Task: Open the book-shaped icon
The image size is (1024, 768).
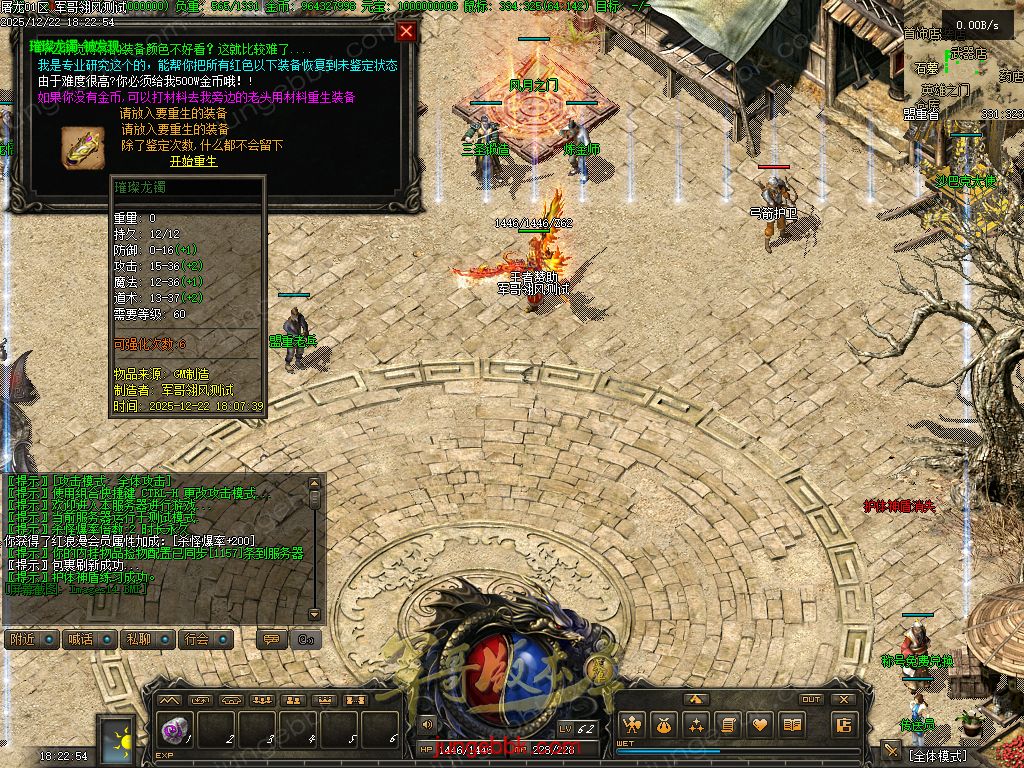Action: click(793, 725)
